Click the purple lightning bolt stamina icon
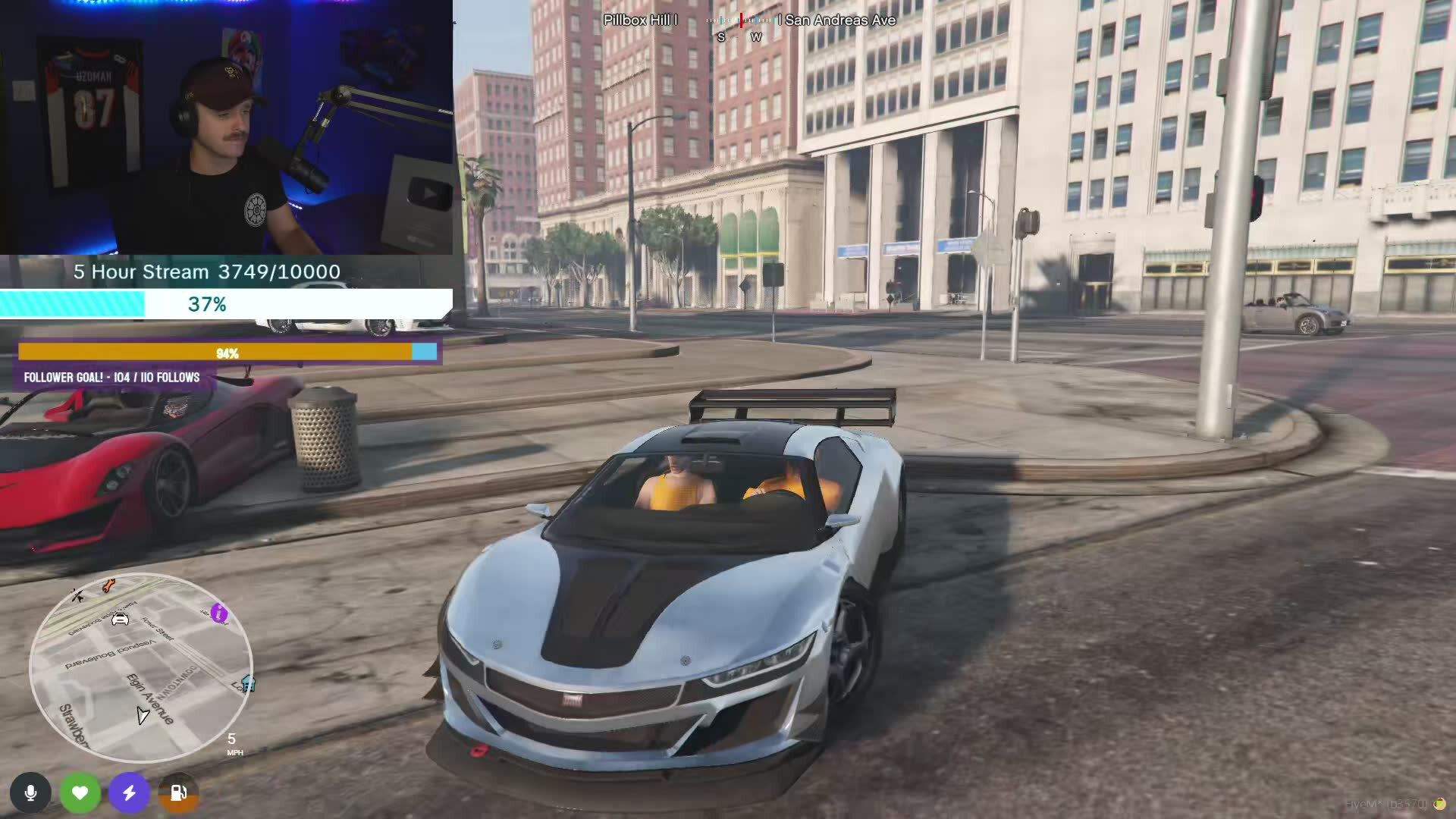 [130, 793]
